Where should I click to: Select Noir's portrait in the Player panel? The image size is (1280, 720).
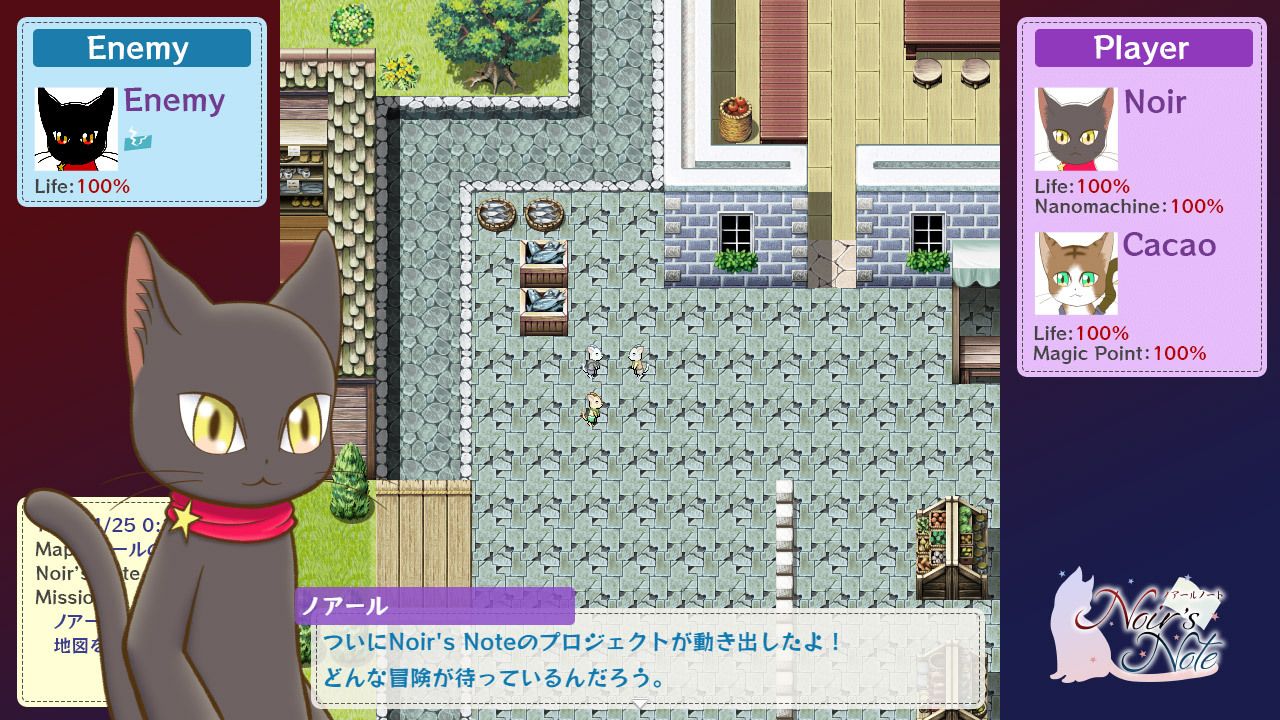[1075, 129]
